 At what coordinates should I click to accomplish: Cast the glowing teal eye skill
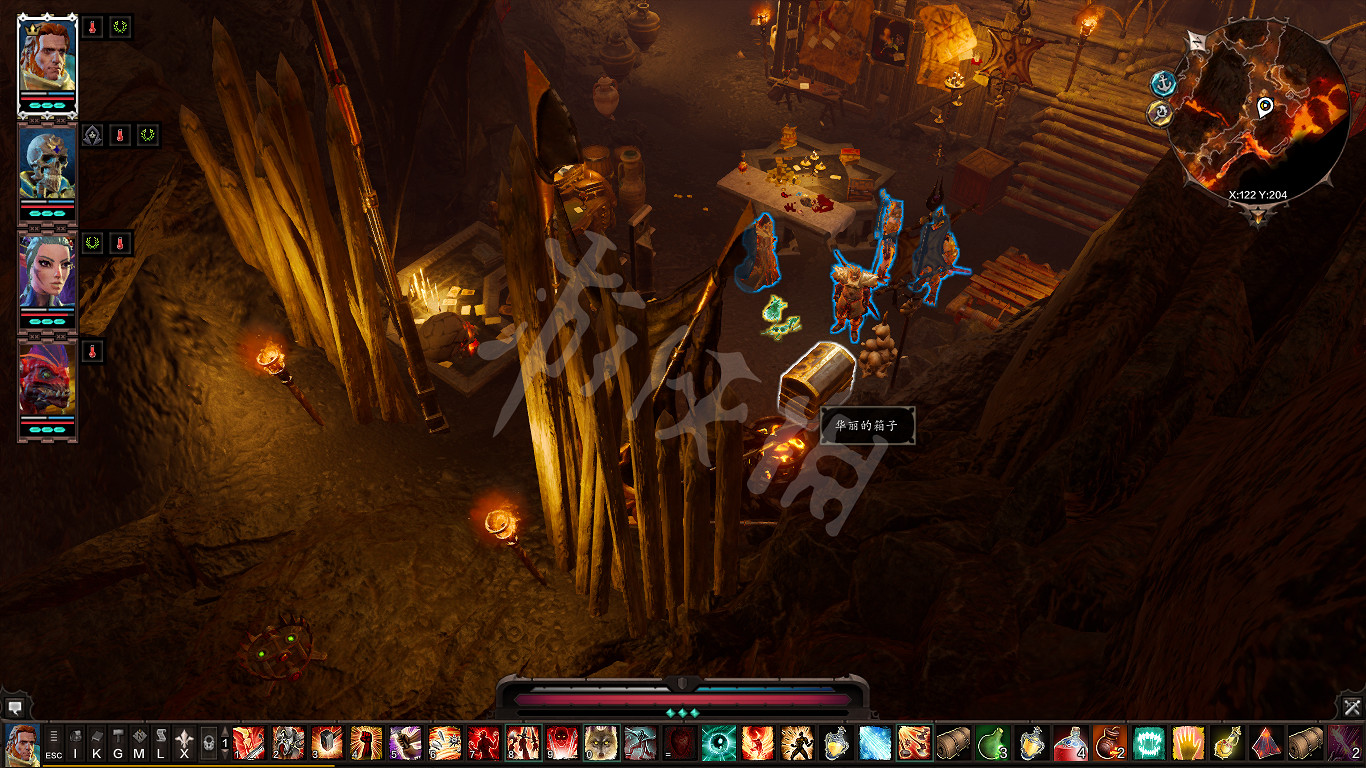tap(718, 743)
